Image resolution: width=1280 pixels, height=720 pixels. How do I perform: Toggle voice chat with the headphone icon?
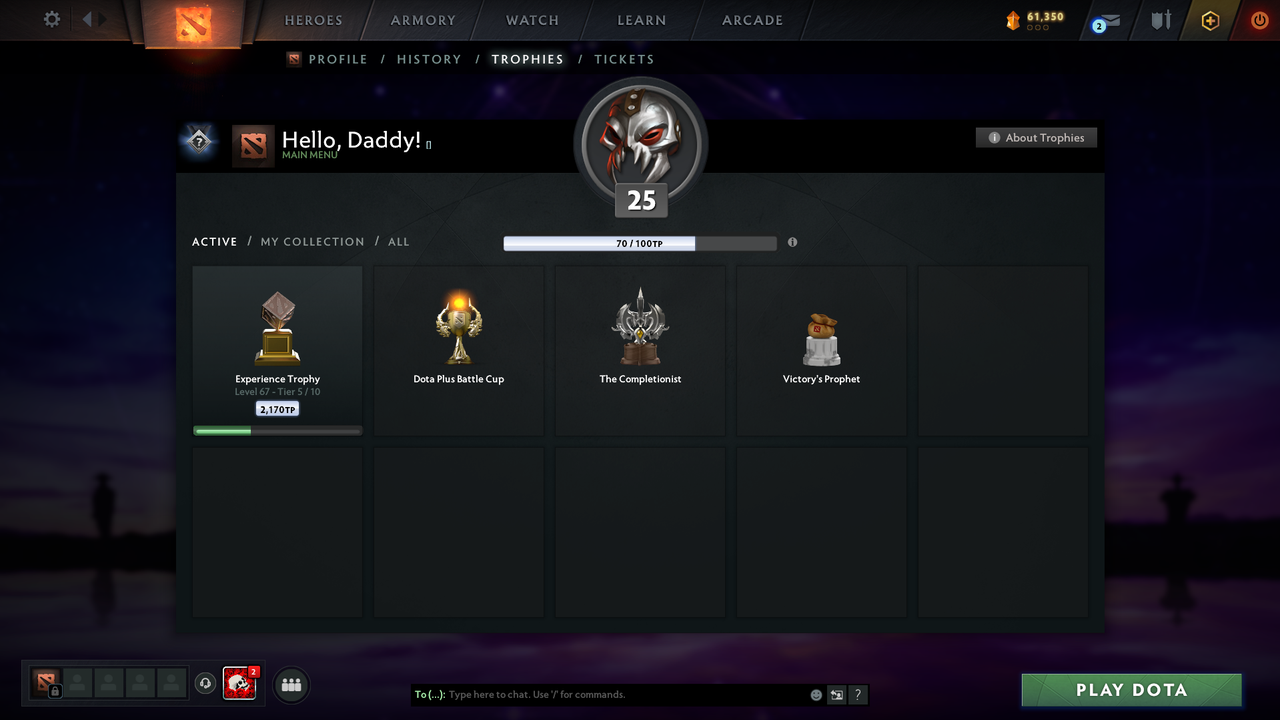click(x=207, y=684)
